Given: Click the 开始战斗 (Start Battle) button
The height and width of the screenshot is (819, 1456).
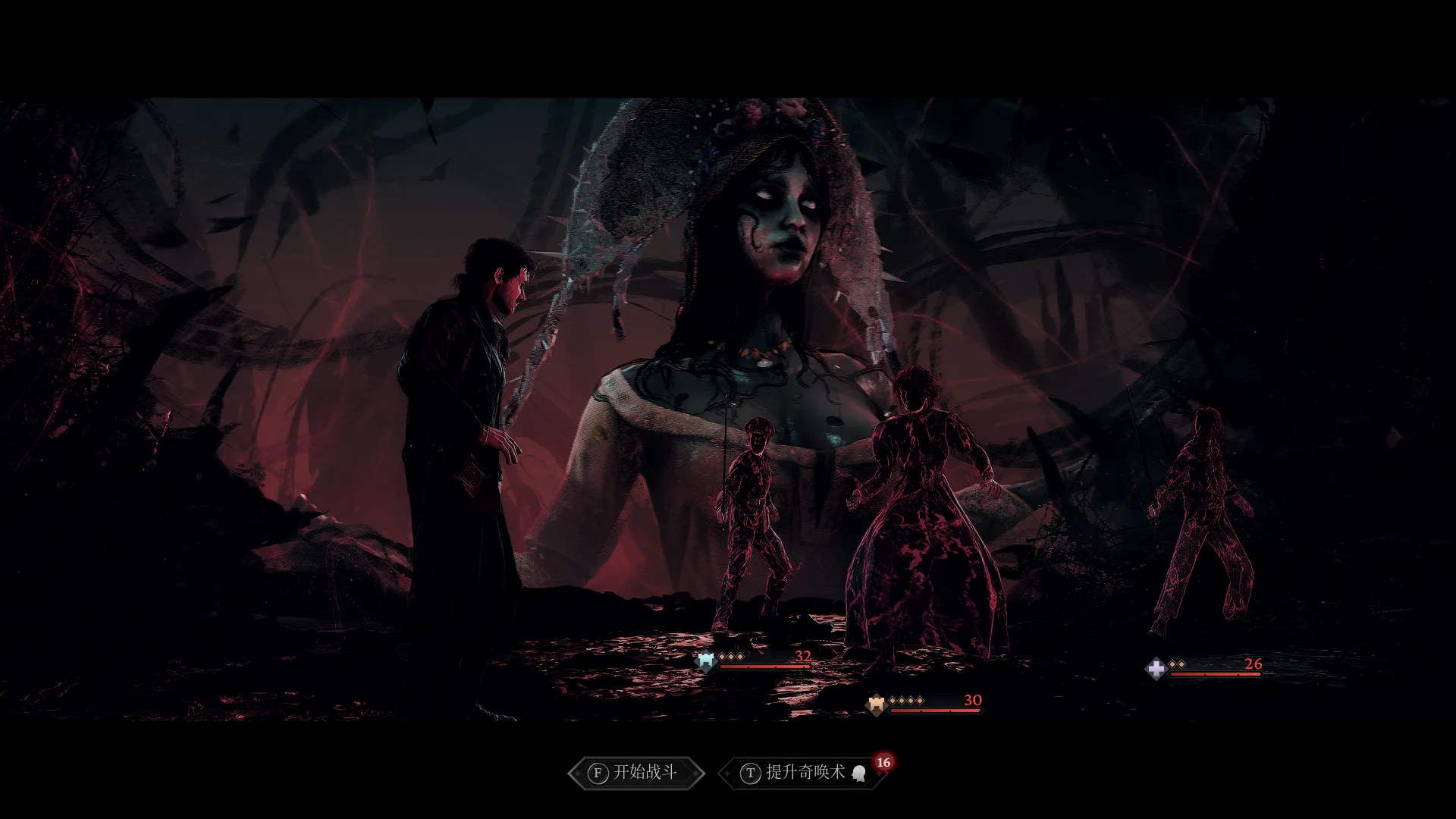Looking at the screenshot, I should pyautogui.click(x=635, y=773).
